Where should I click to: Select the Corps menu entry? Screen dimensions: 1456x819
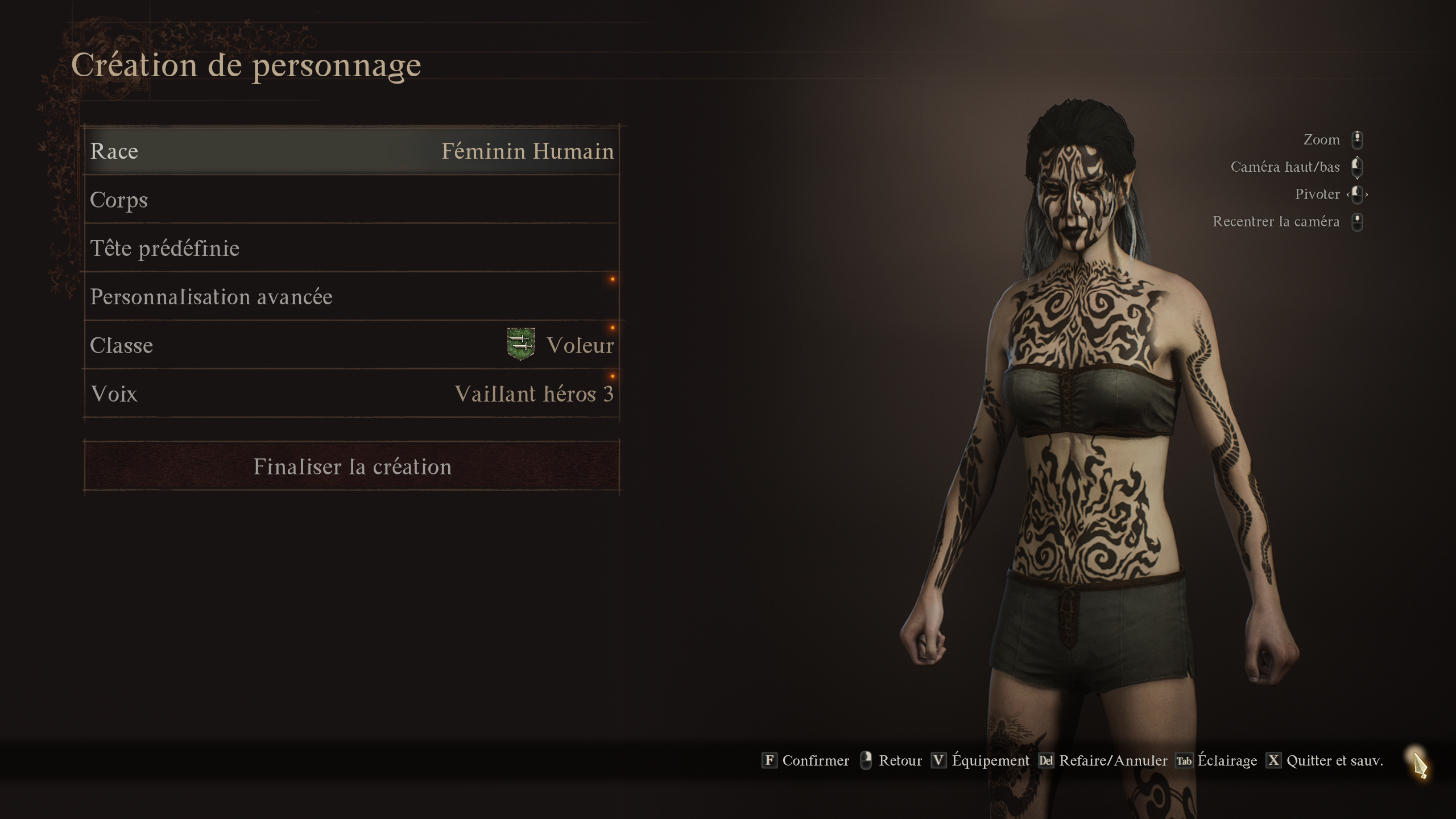(x=353, y=199)
